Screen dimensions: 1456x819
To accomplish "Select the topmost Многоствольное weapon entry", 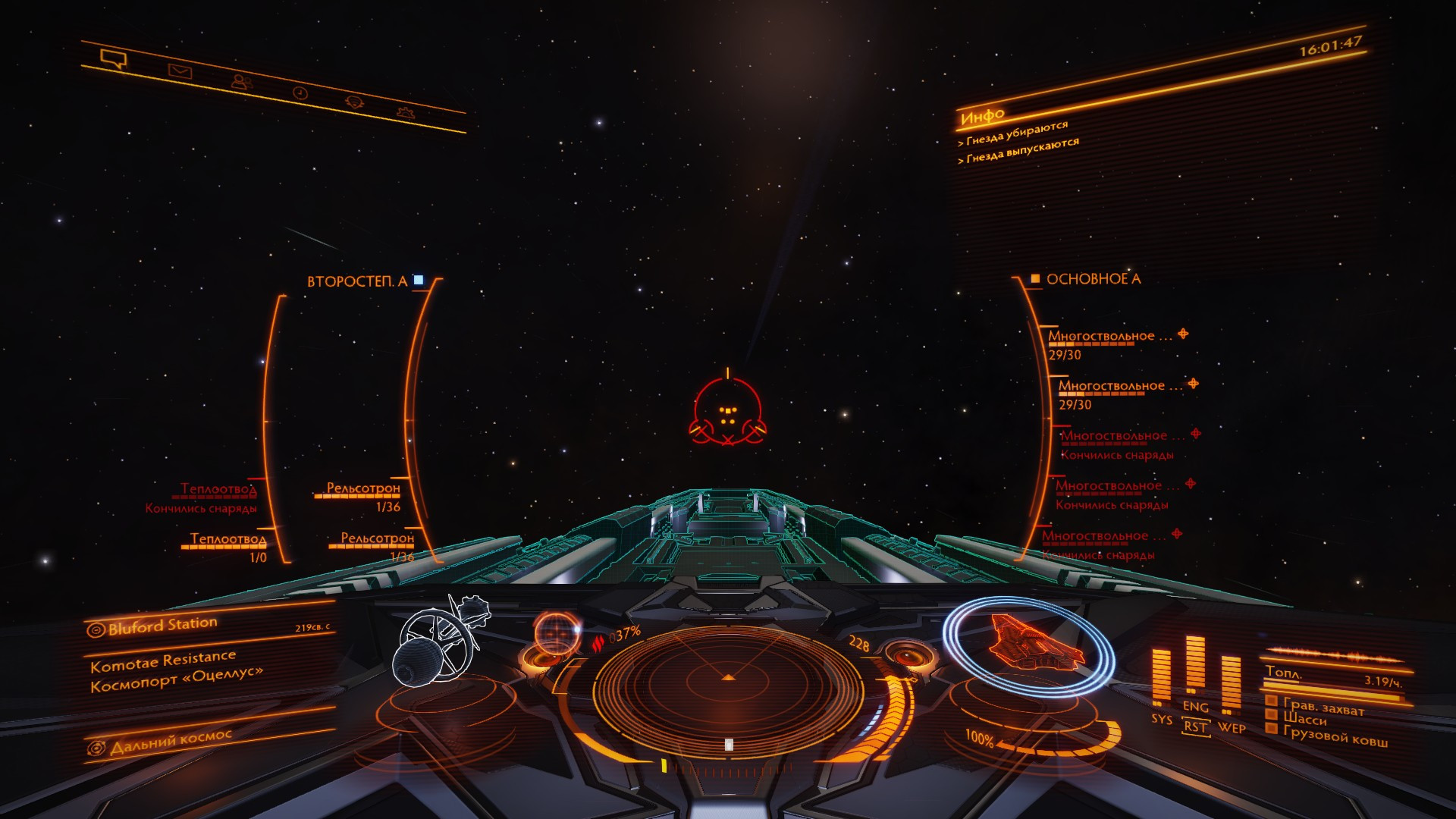I will coord(1111,336).
